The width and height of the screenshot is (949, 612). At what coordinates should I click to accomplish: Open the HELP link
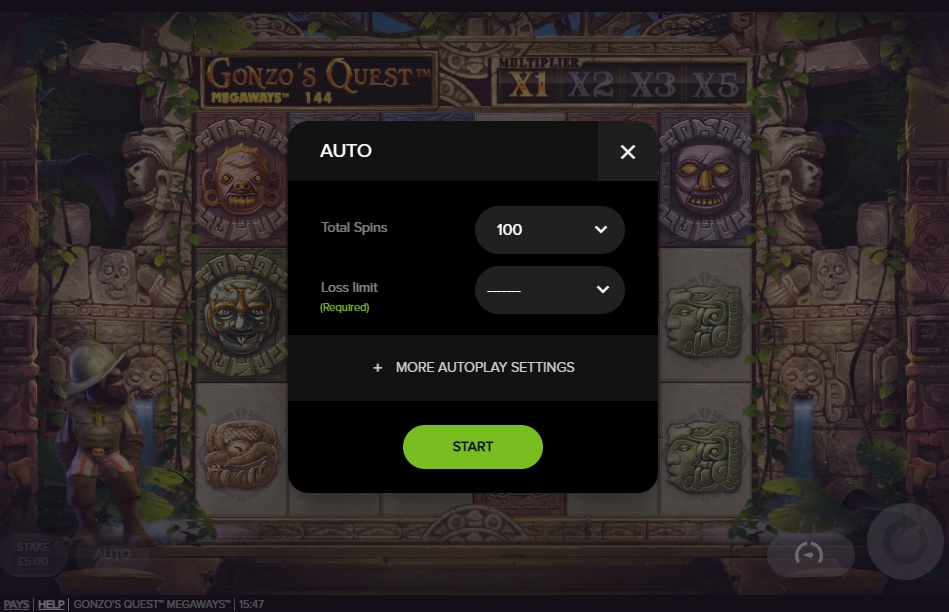tap(51, 604)
